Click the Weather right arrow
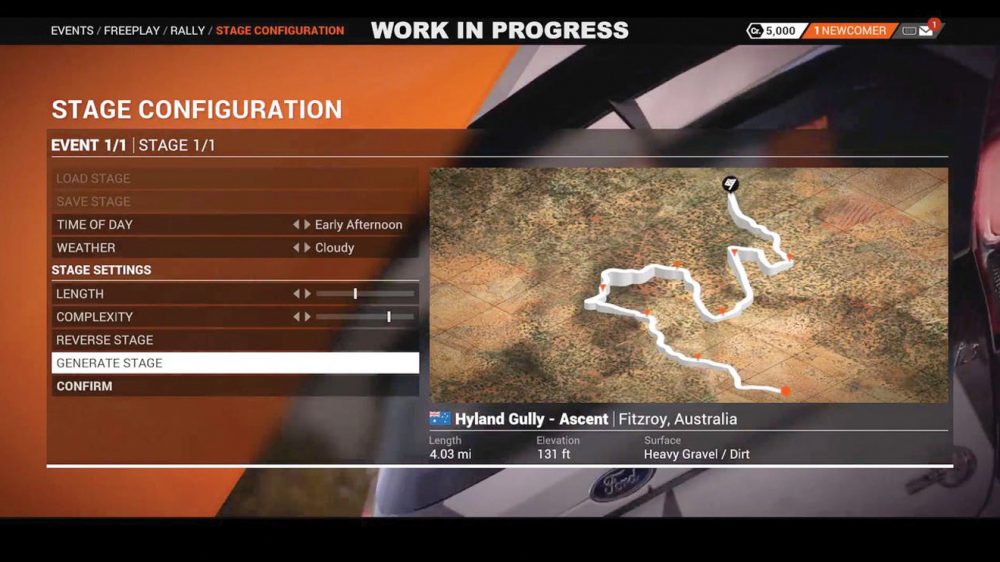The image size is (1000, 562). [x=307, y=248]
